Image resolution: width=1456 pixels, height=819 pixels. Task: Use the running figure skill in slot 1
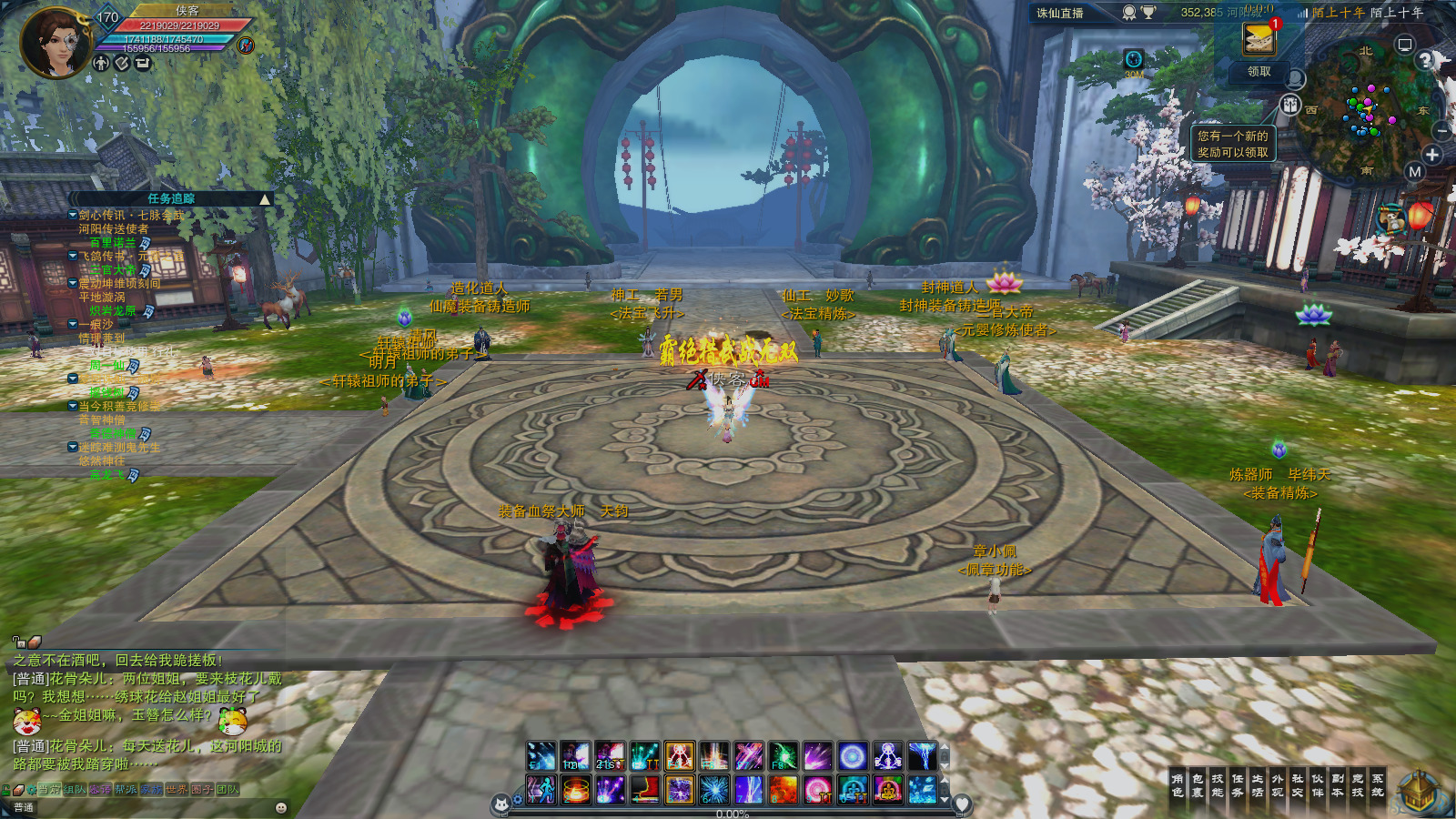(541, 790)
